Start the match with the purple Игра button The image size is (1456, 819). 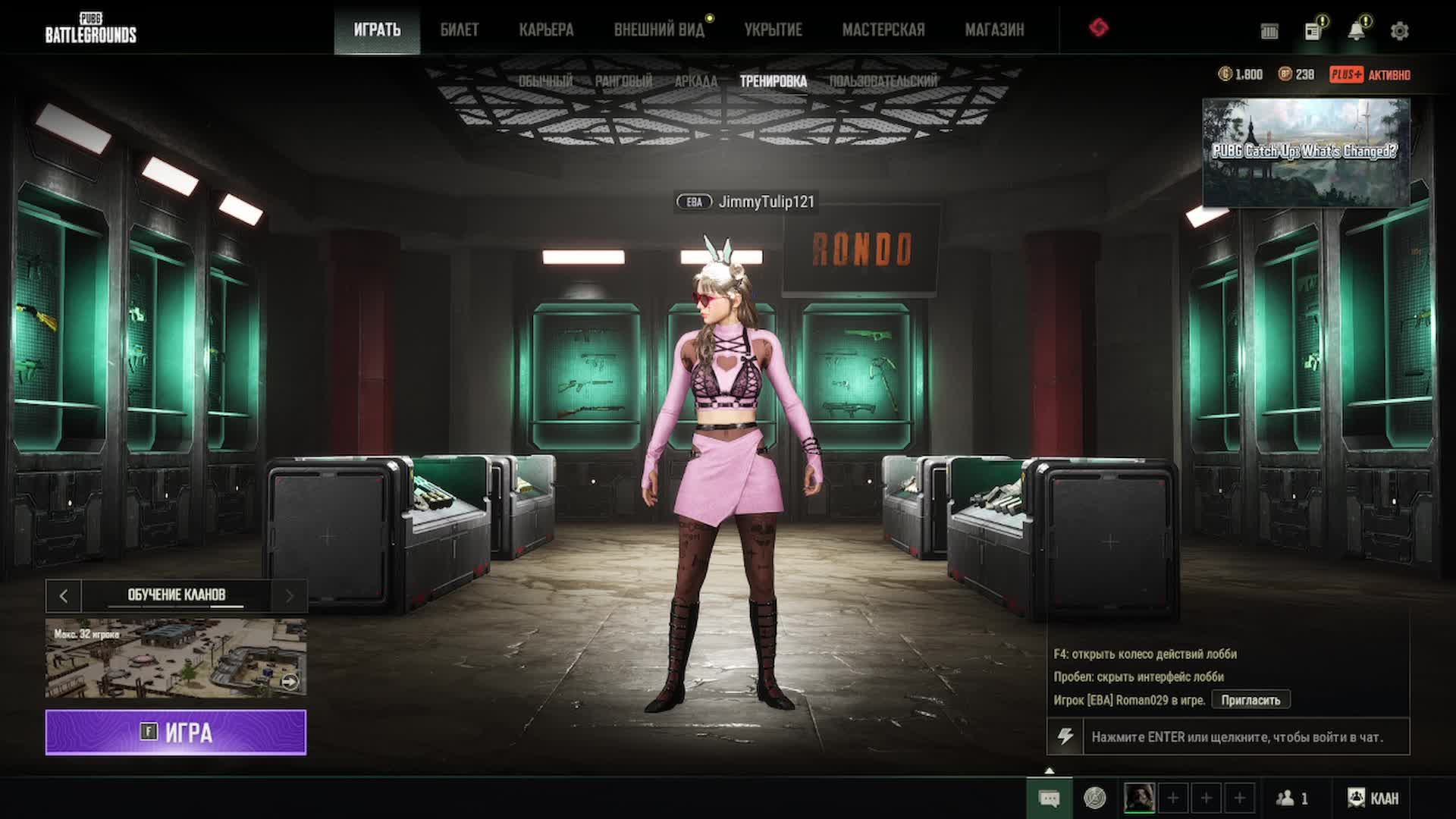tap(176, 733)
